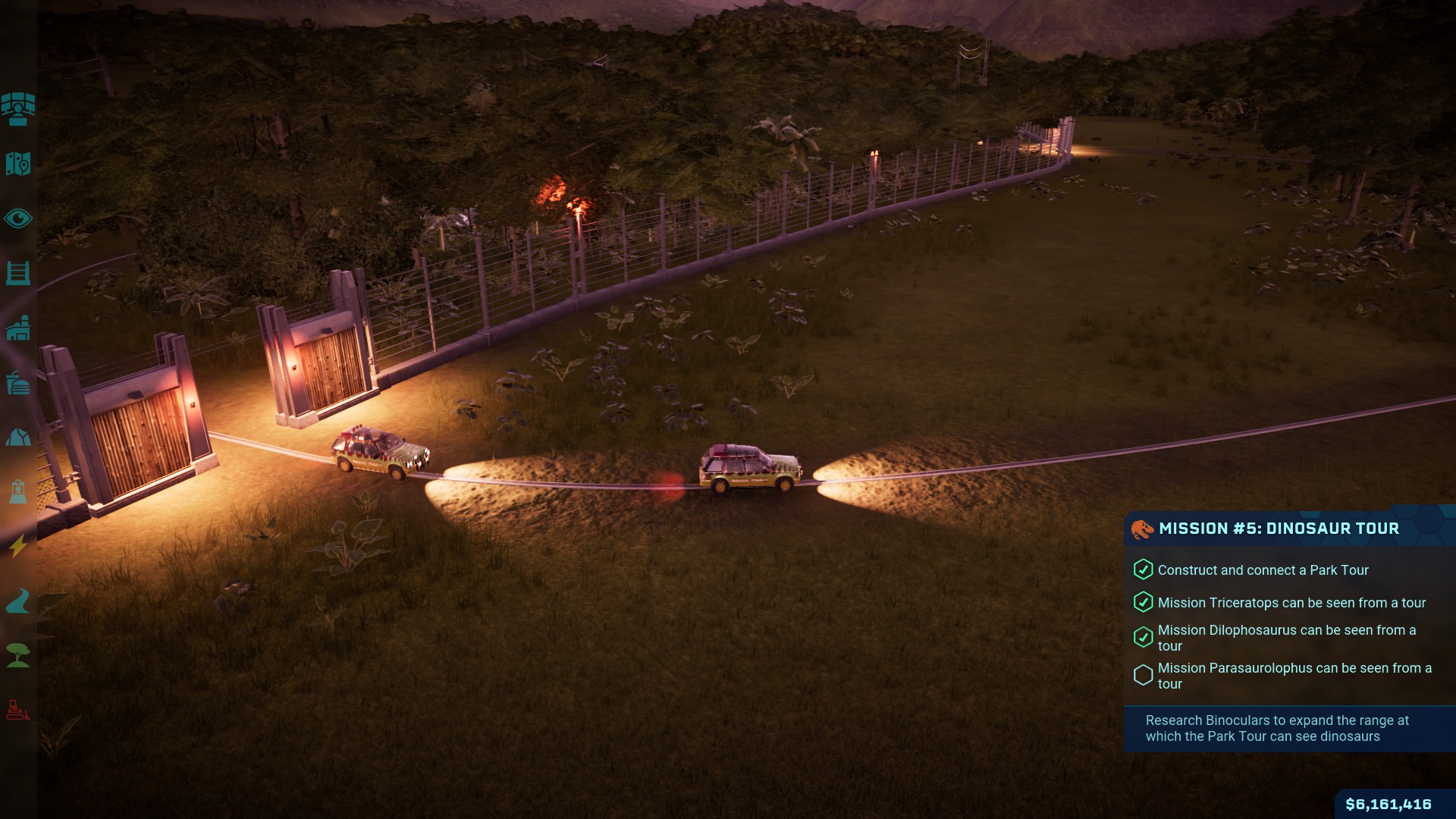The width and height of the screenshot is (1456, 819).
Task: Open the guest food and drink menu
Action: tap(18, 383)
